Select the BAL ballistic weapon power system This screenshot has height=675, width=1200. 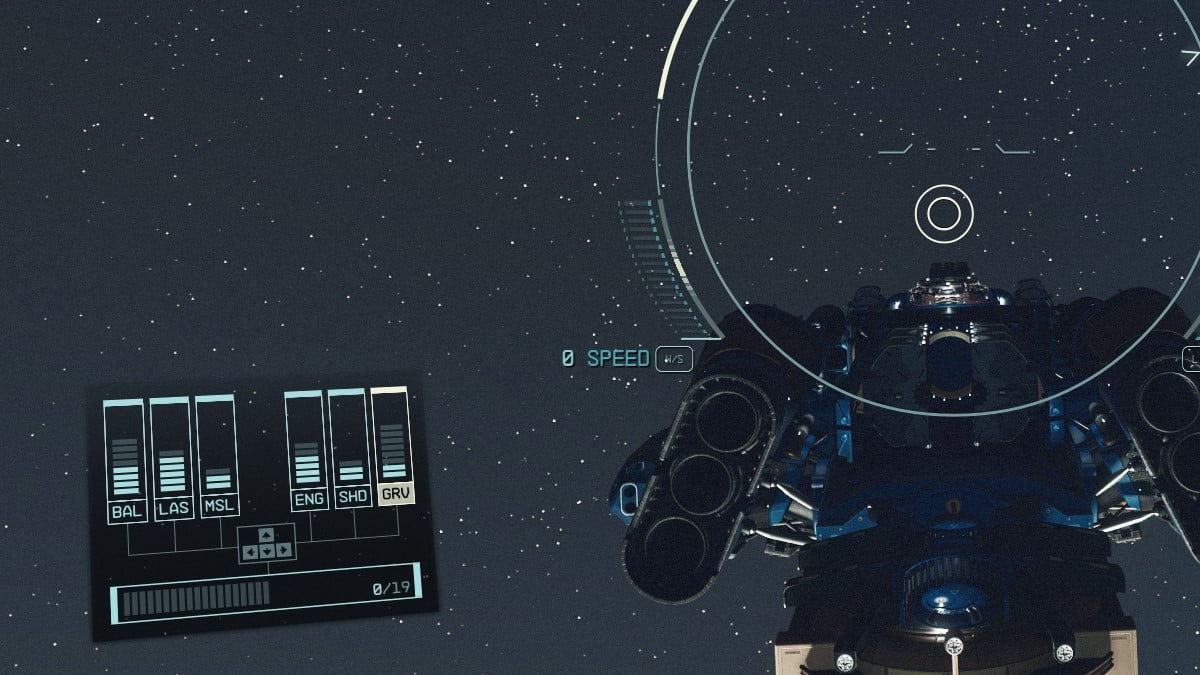point(127,510)
